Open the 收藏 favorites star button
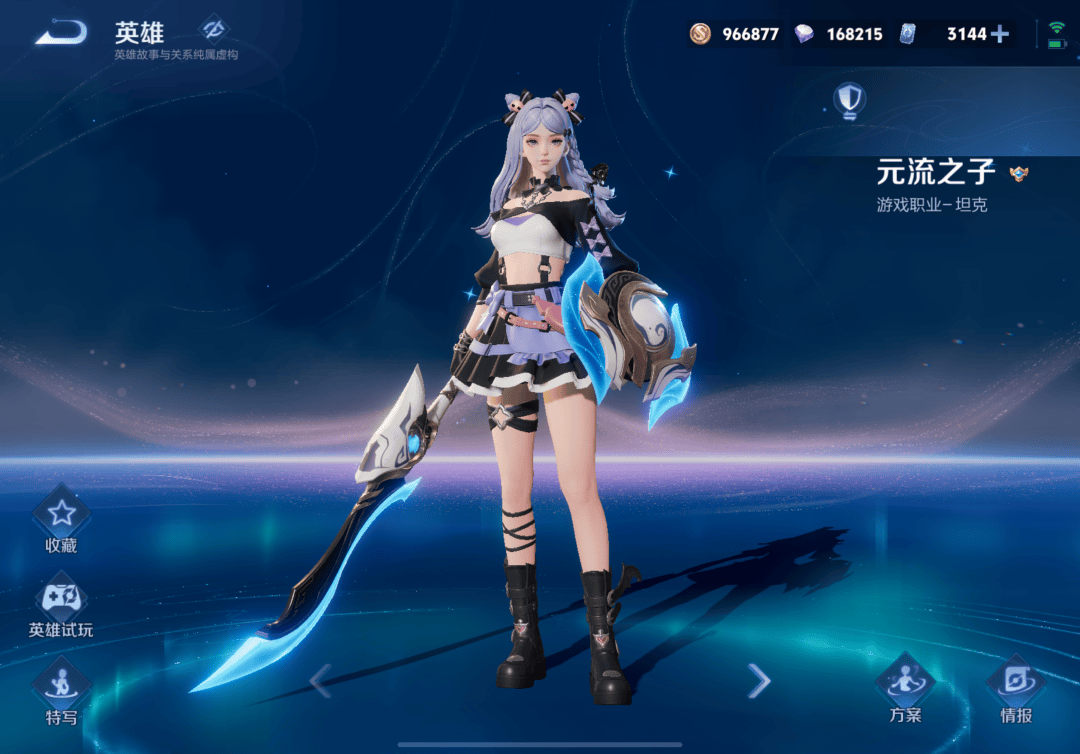 click(61, 515)
